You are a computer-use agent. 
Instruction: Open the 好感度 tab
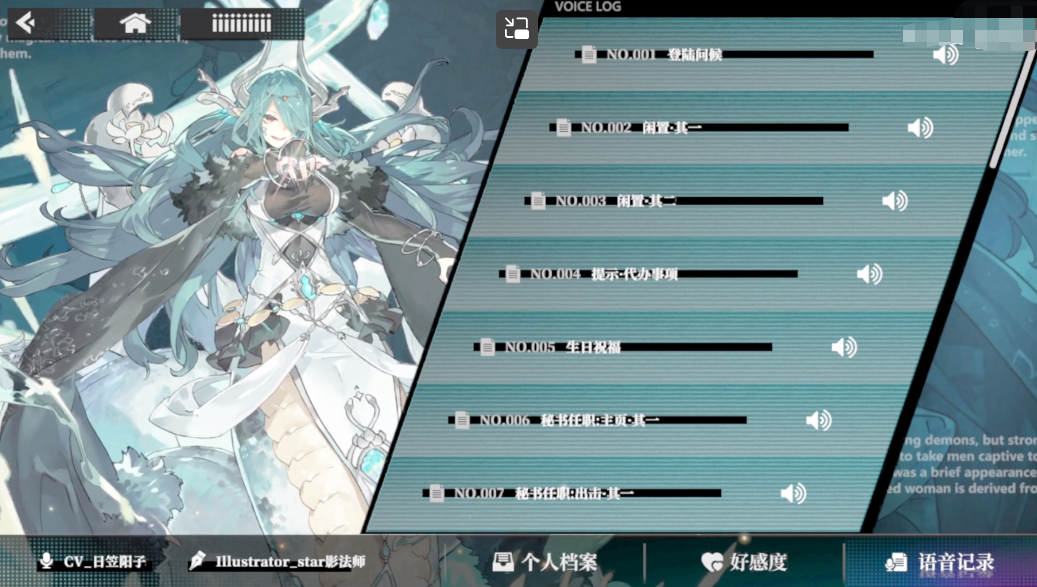click(x=744, y=562)
